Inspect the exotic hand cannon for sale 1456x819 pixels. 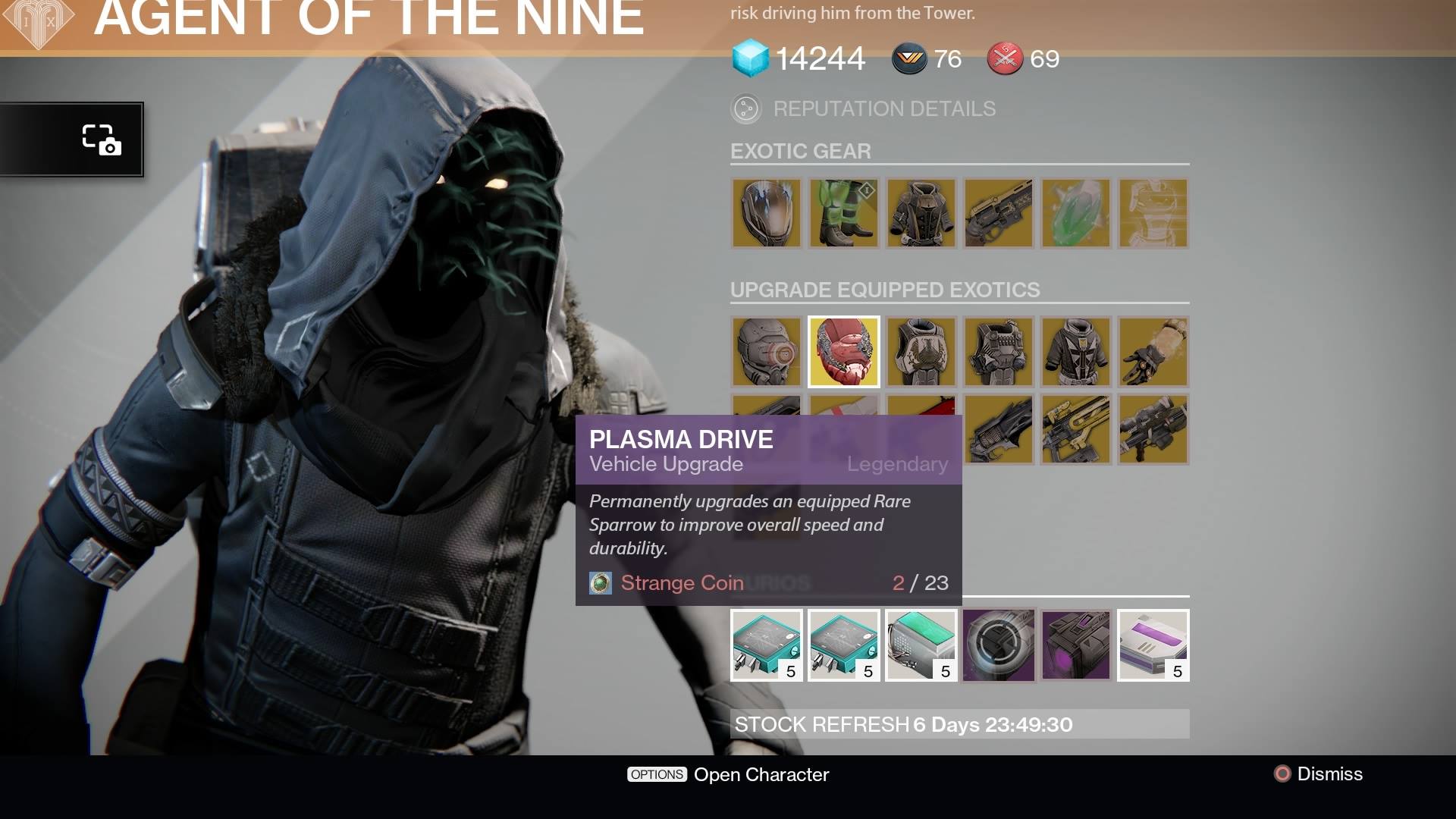tap(999, 214)
